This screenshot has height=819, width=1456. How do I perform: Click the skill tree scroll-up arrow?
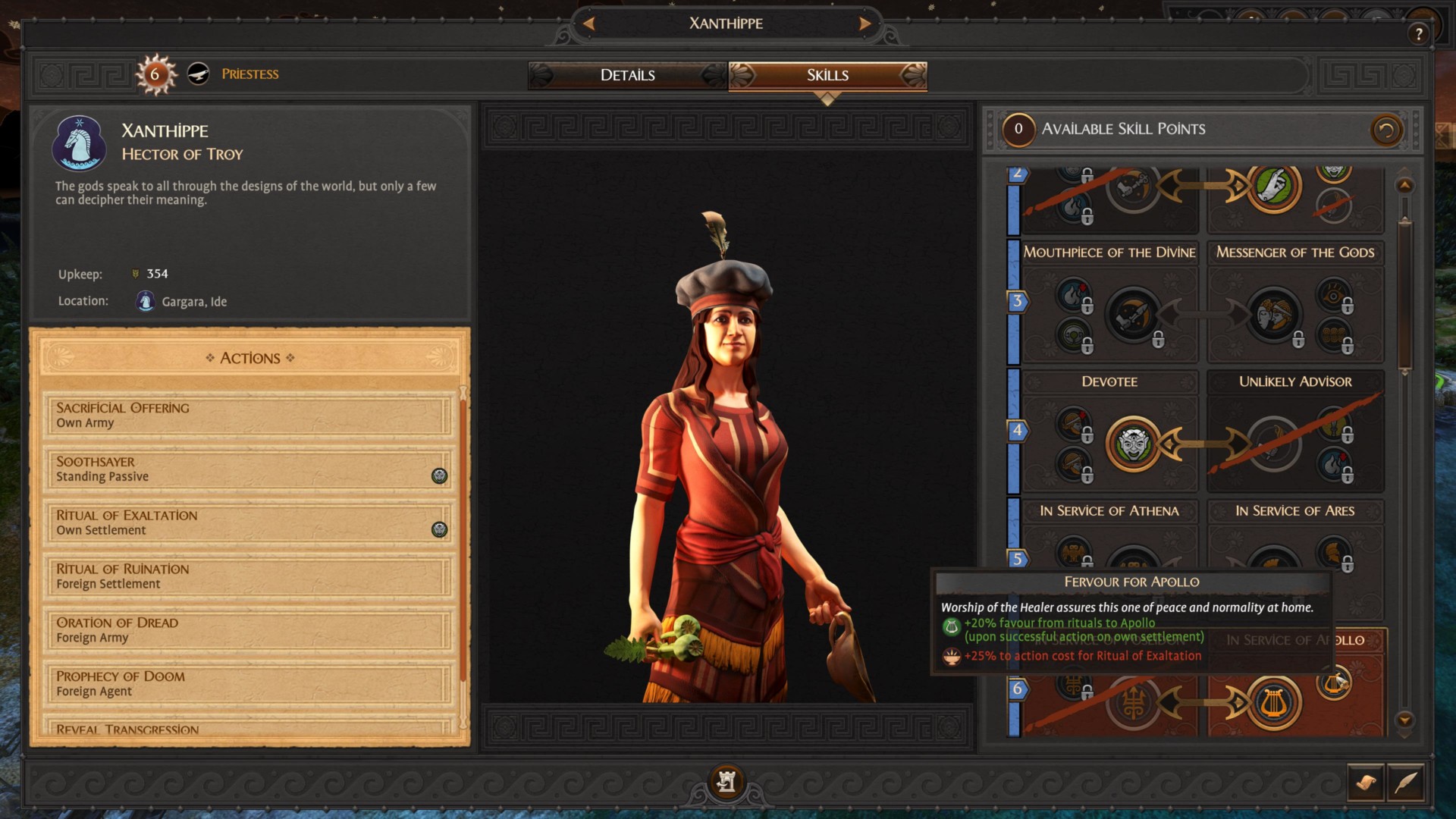point(1404,186)
